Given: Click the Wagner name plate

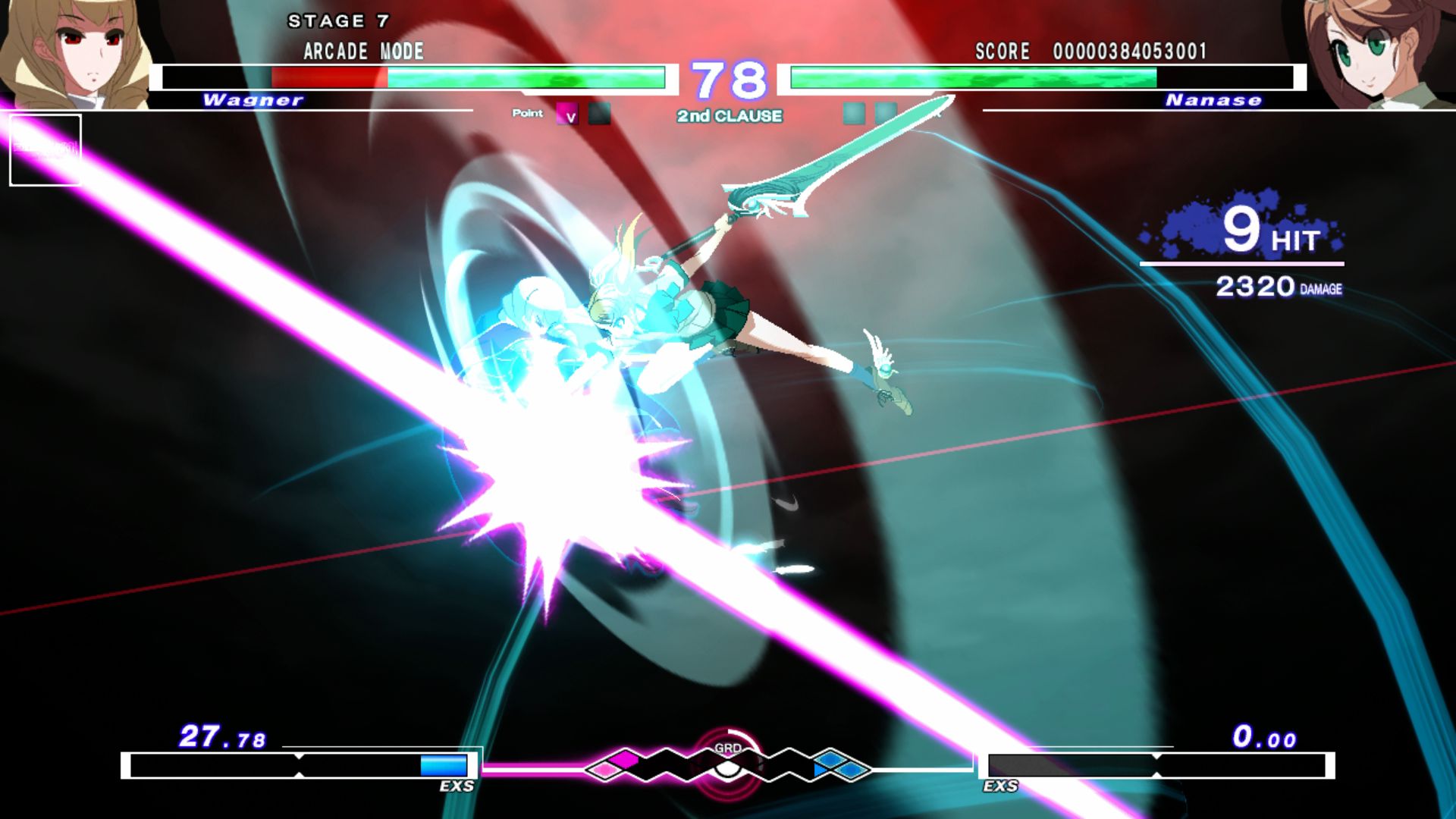Looking at the screenshot, I should [x=254, y=100].
